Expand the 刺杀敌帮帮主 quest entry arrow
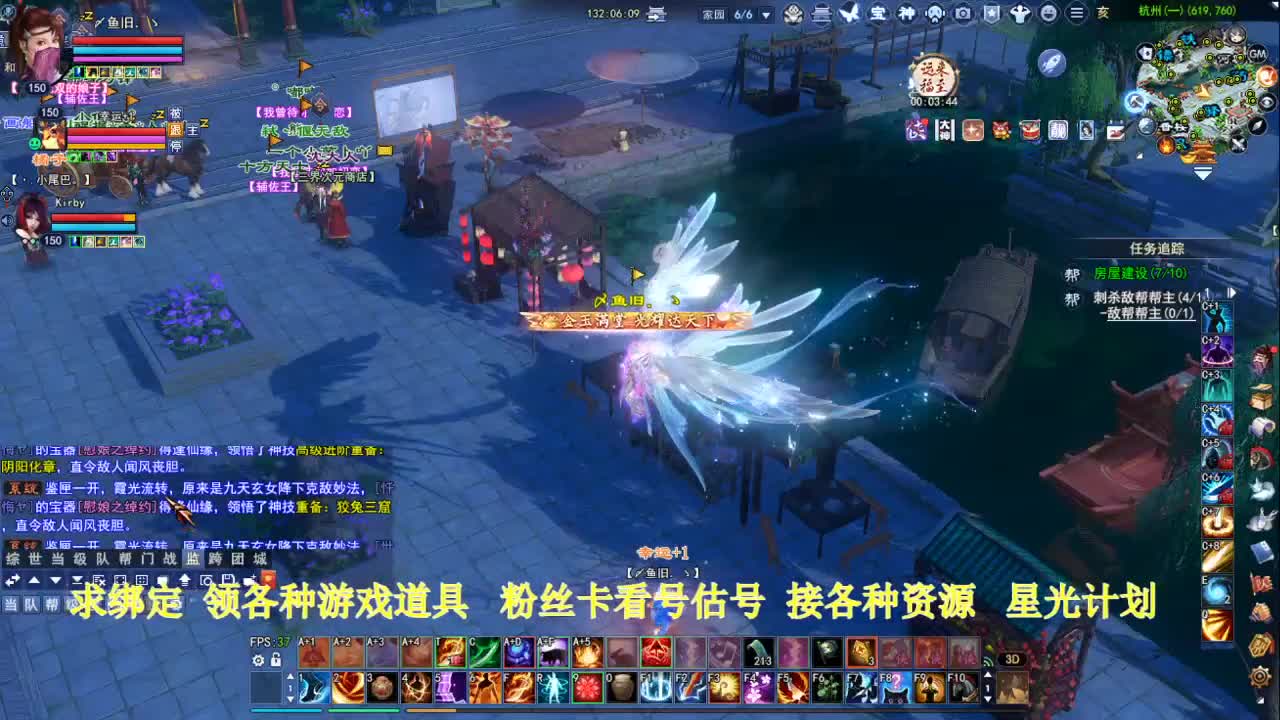Viewport: 1280px width, 720px height. tap(1231, 293)
